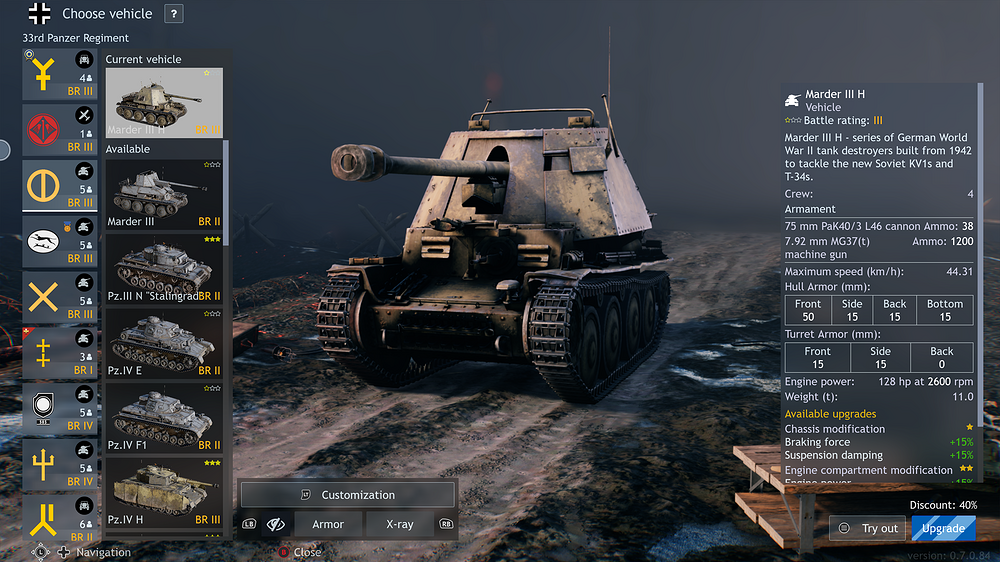
Task: Choose the white oval emblem squad
Action: click(60, 242)
